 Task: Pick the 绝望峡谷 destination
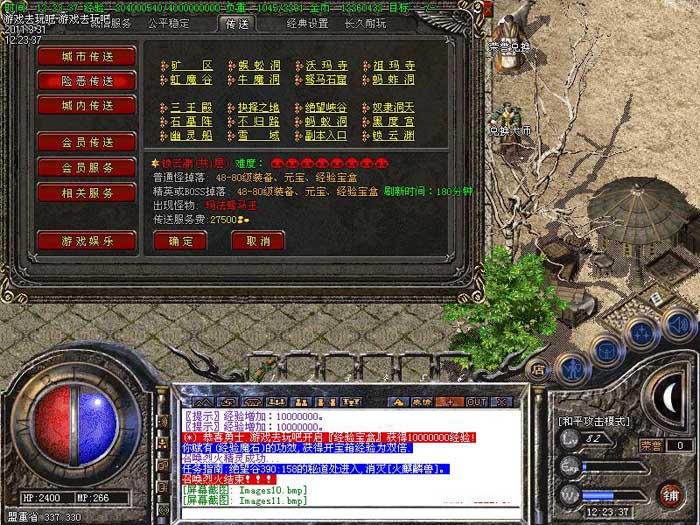(x=326, y=107)
